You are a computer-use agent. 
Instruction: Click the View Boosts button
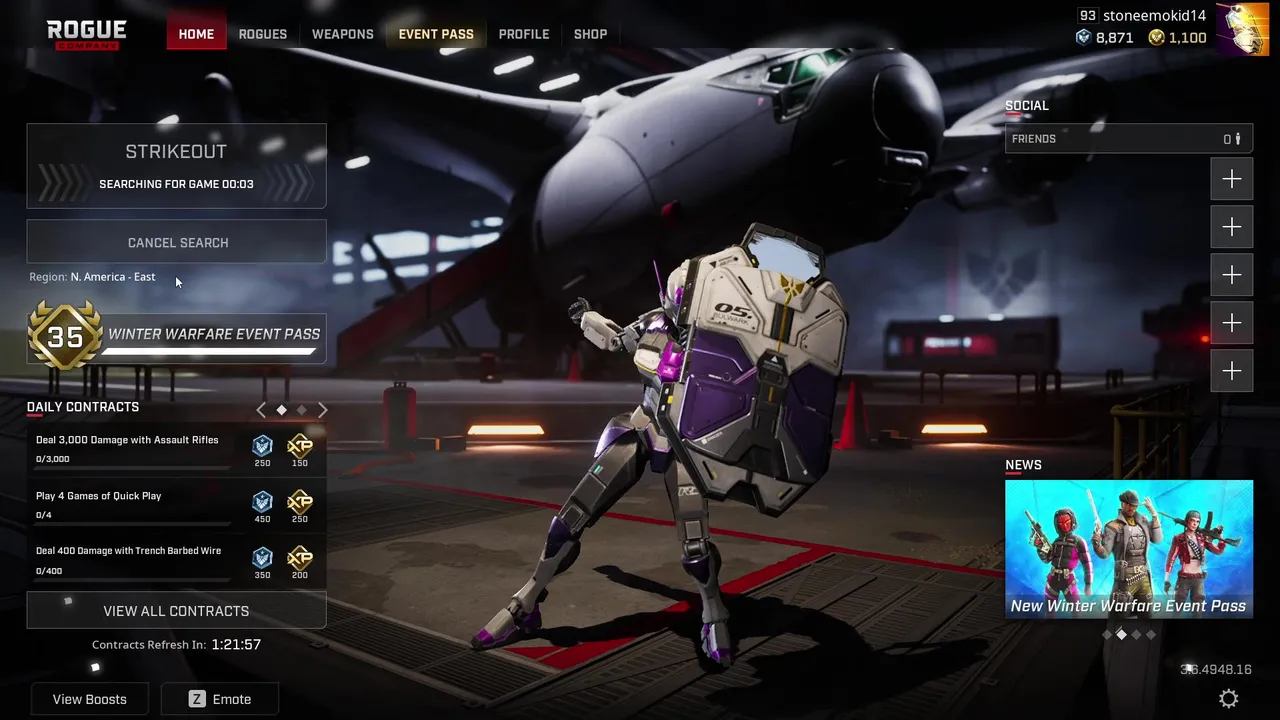tap(90, 699)
